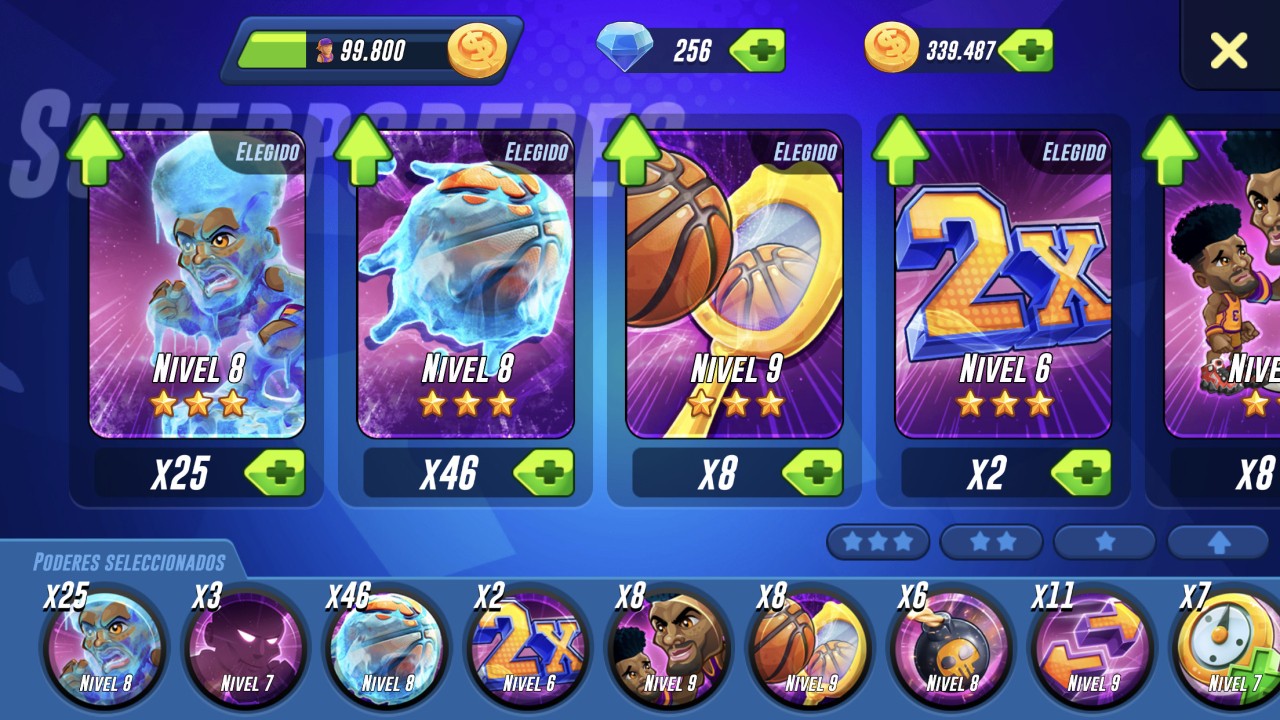Add copies of the X46 ice ball card
Screen dimensions: 1280x720
click(x=544, y=473)
